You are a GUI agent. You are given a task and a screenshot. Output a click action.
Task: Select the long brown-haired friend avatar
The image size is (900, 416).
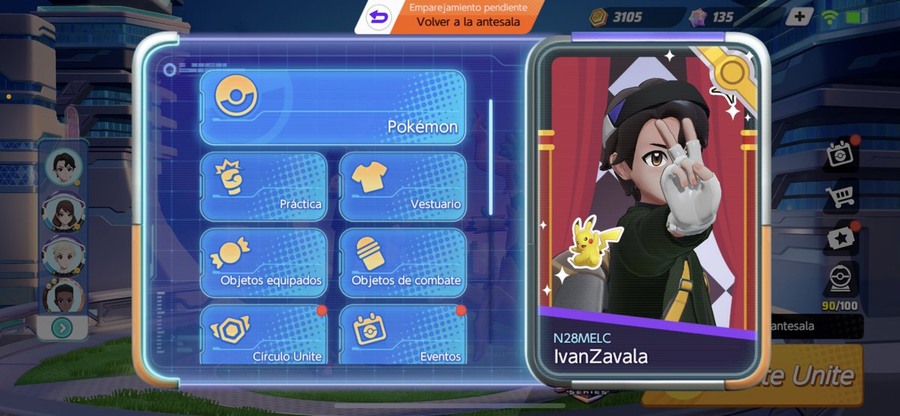click(x=62, y=211)
